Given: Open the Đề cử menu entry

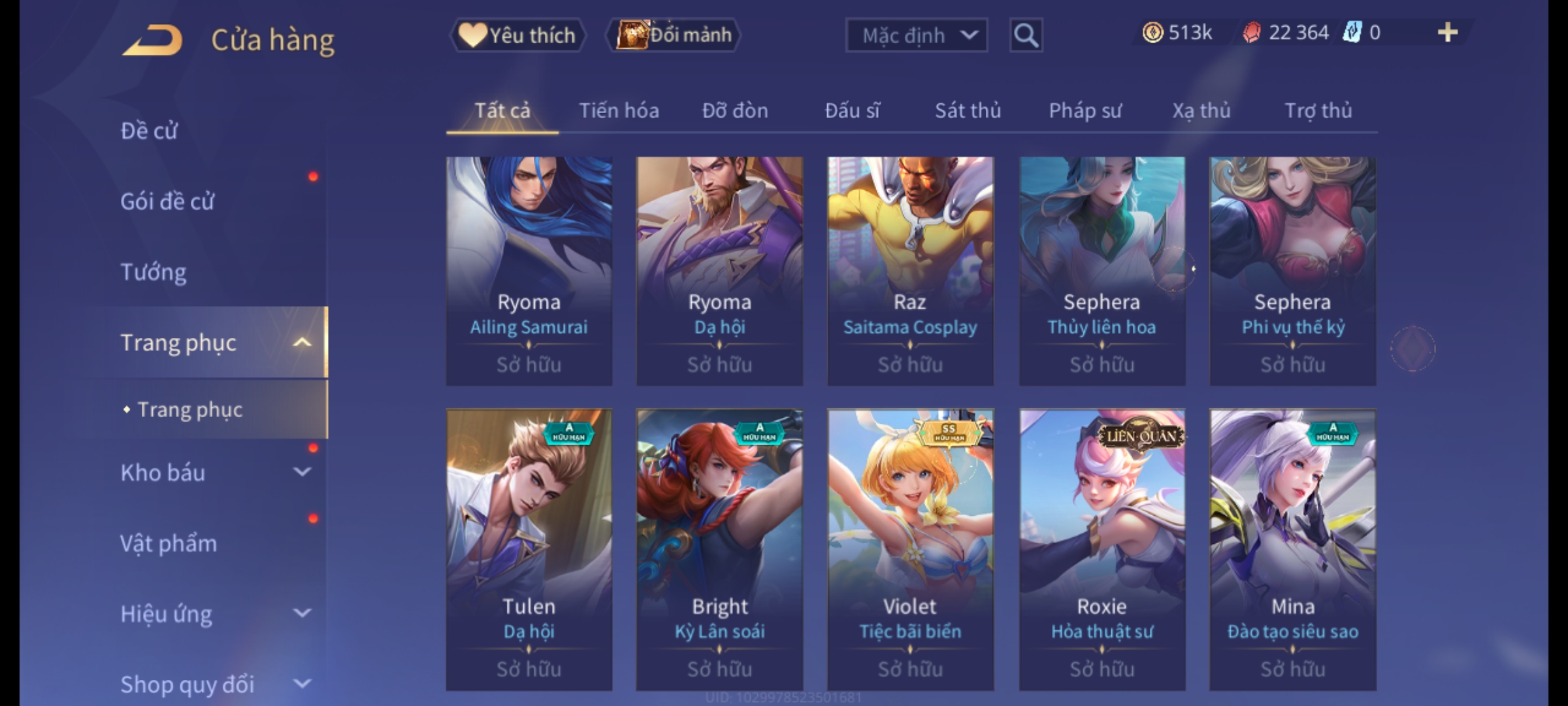Looking at the screenshot, I should 149,131.
